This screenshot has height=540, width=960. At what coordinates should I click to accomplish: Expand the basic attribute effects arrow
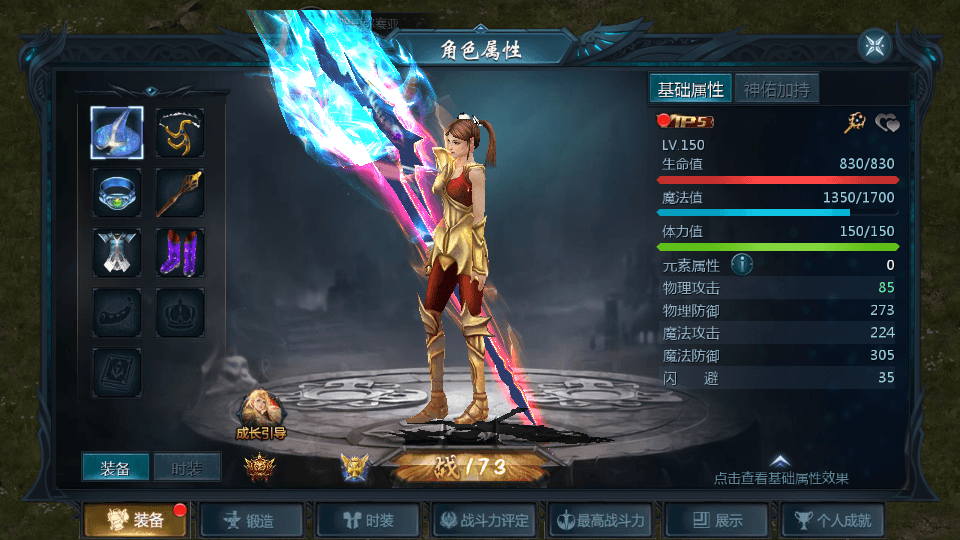pyautogui.click(x=780, y=461)
